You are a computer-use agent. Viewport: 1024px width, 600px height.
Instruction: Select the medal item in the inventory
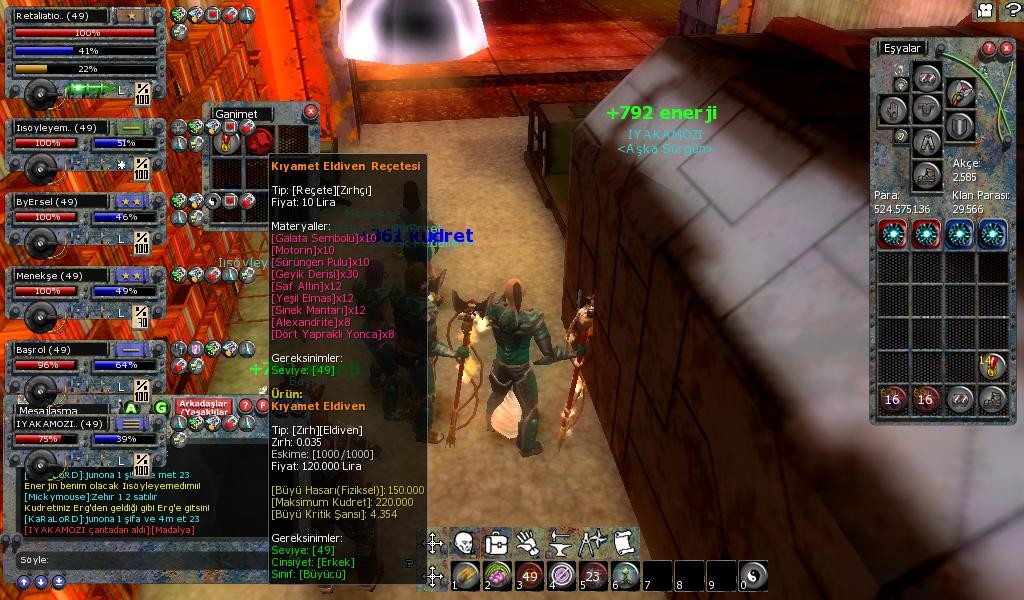992,367
